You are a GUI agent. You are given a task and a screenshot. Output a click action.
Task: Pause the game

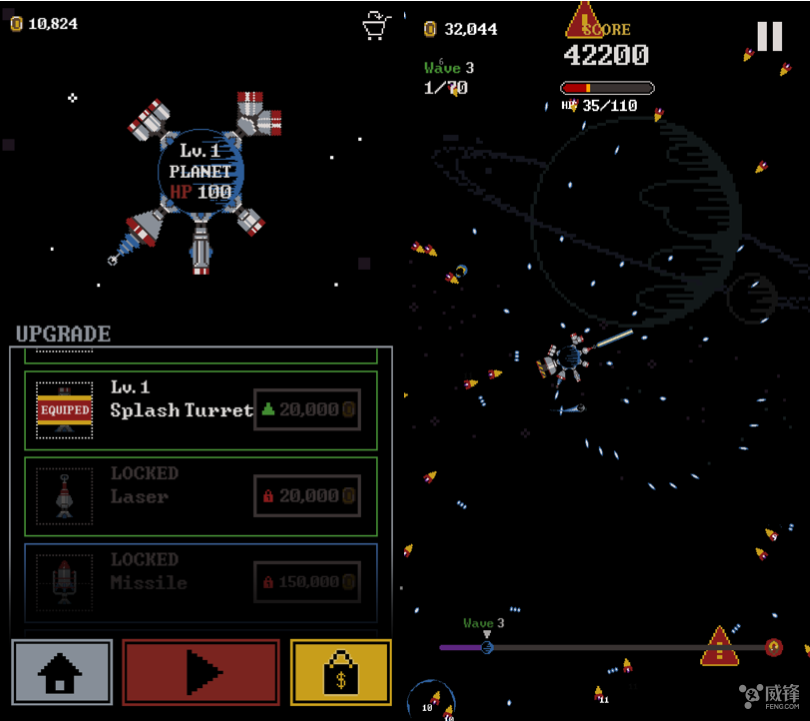769,37
